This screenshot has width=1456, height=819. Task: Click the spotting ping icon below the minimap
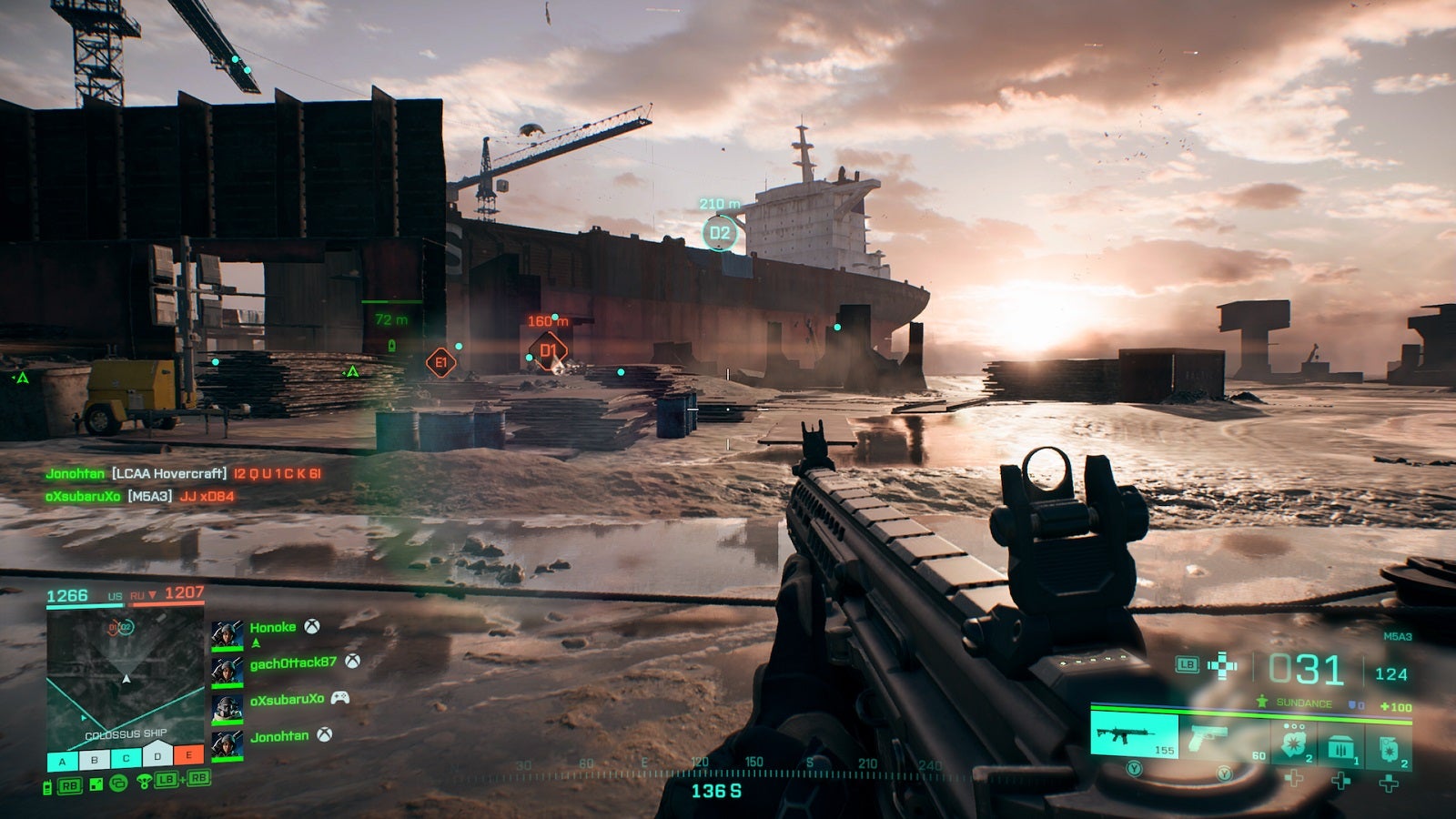tap(145, 781)
